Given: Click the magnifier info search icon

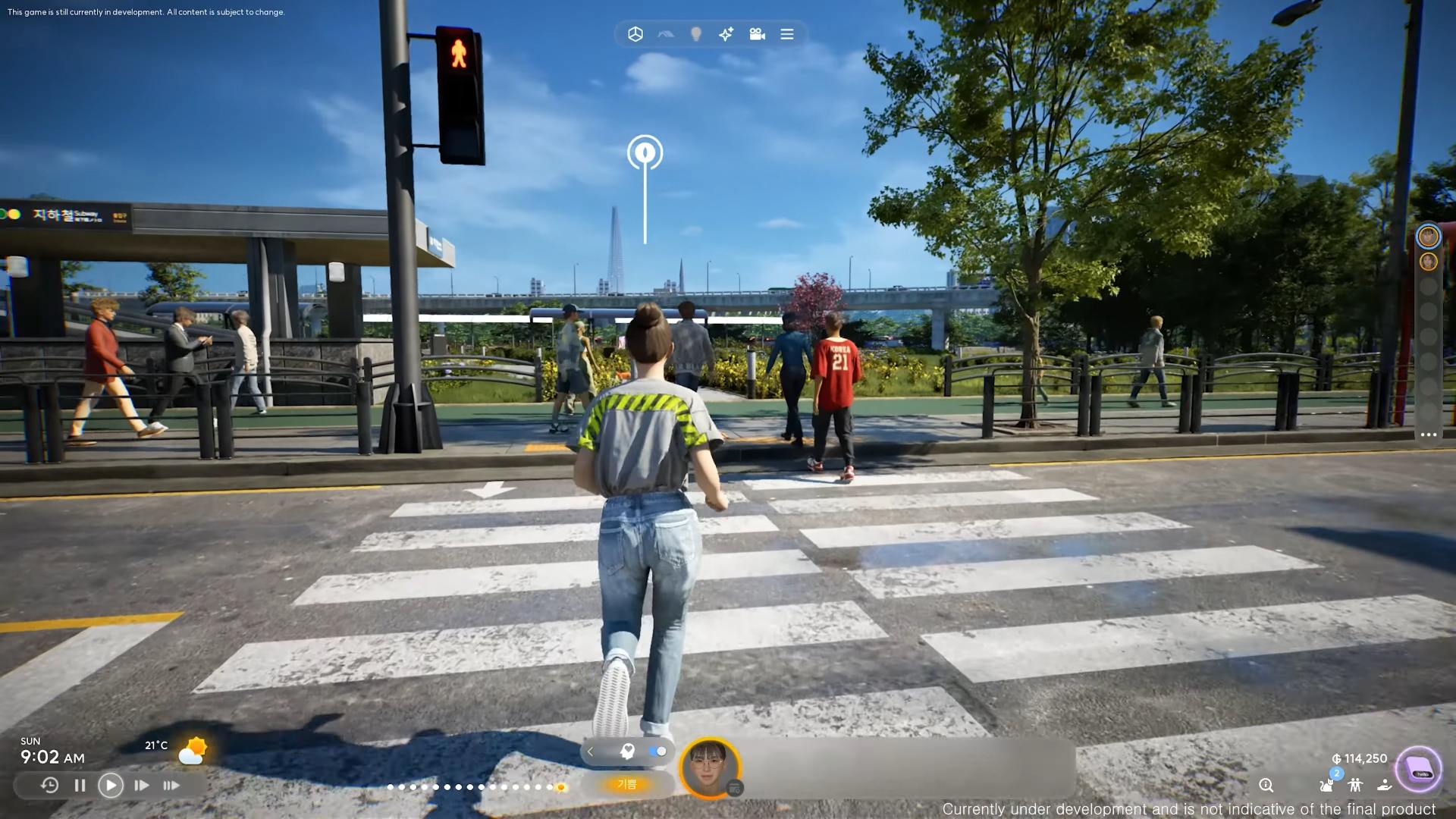Looking at the screenshot, I should click(x=1266, y=786).
